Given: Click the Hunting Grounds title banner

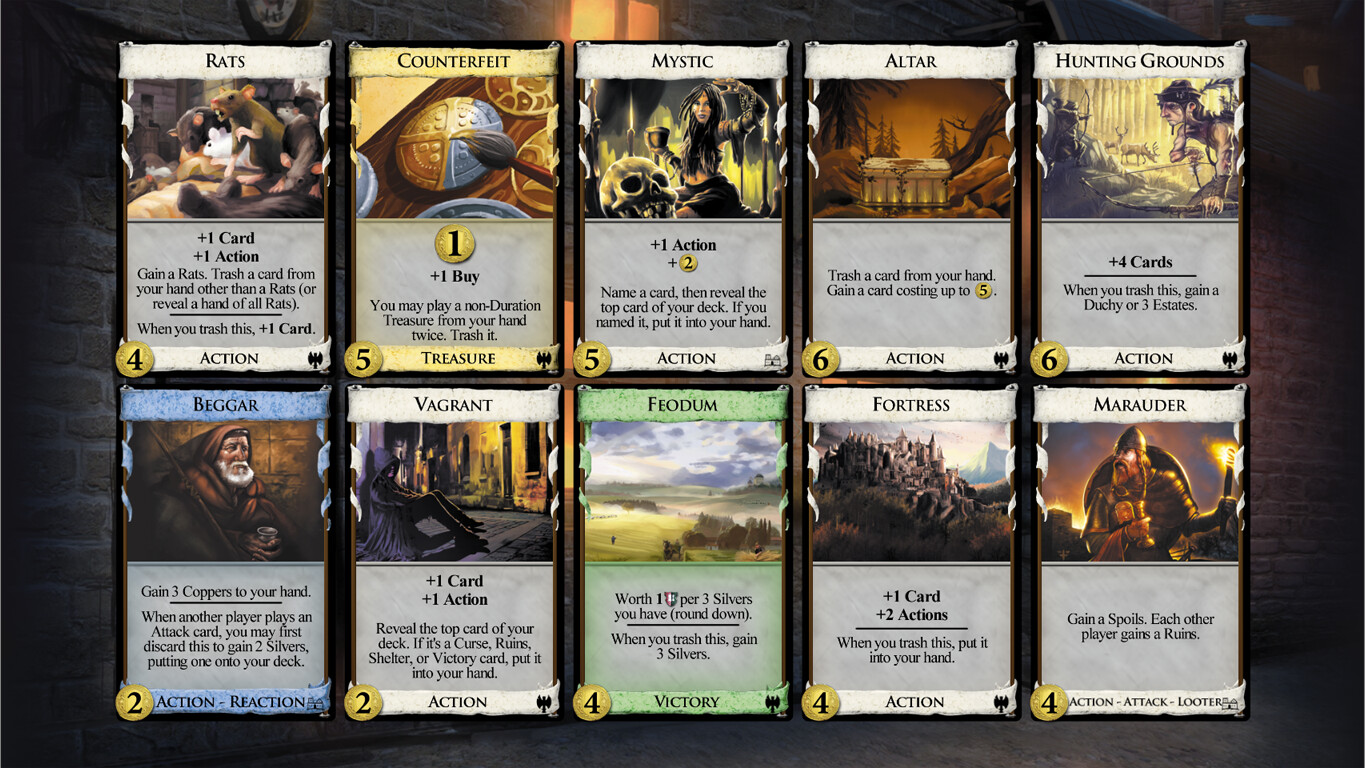Looking at the screenshot, I should click(1139, 60).
